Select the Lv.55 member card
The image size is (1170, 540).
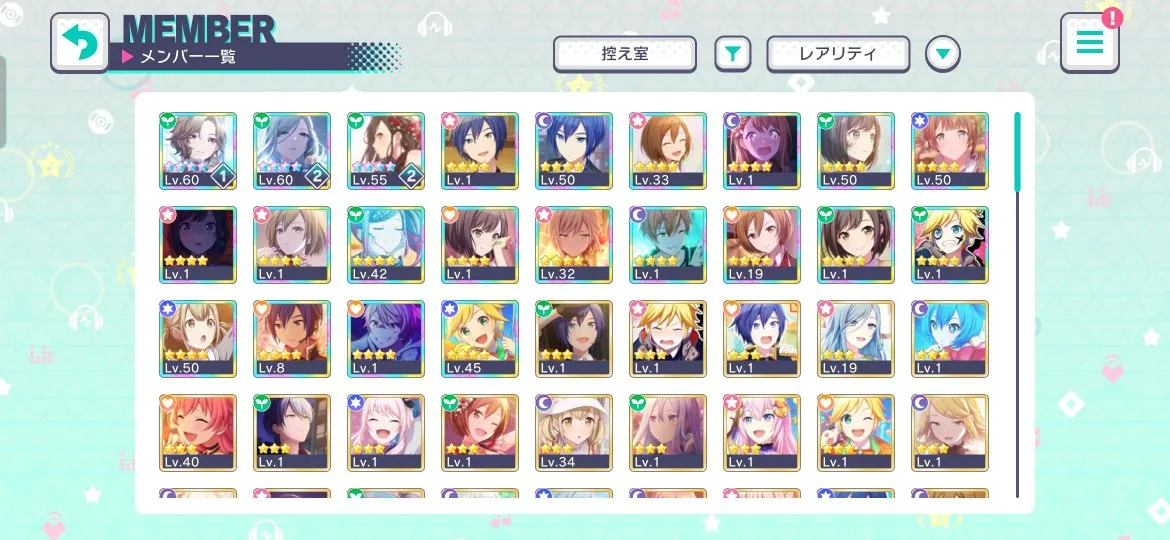[x=386, y=151]
